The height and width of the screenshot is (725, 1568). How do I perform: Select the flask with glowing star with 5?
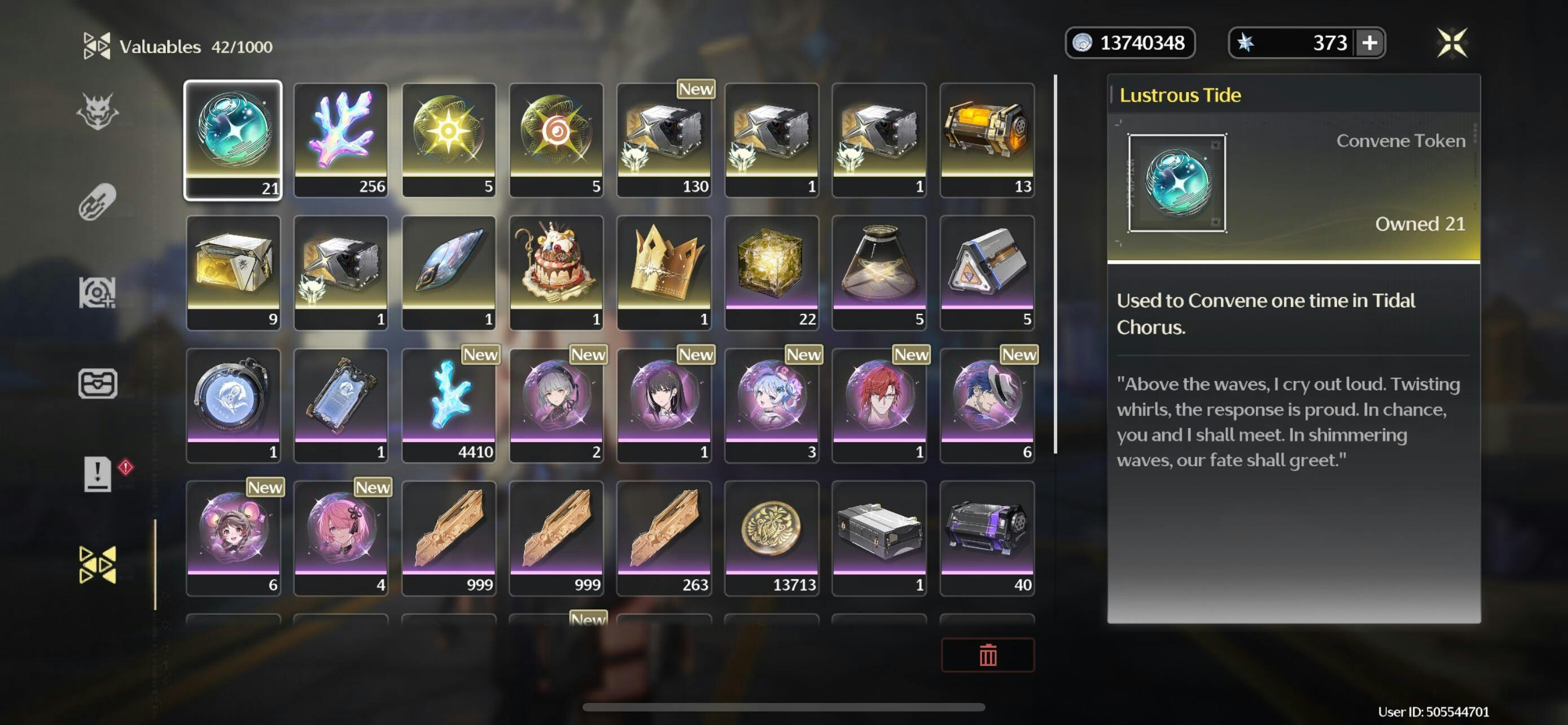click(879, 272)
